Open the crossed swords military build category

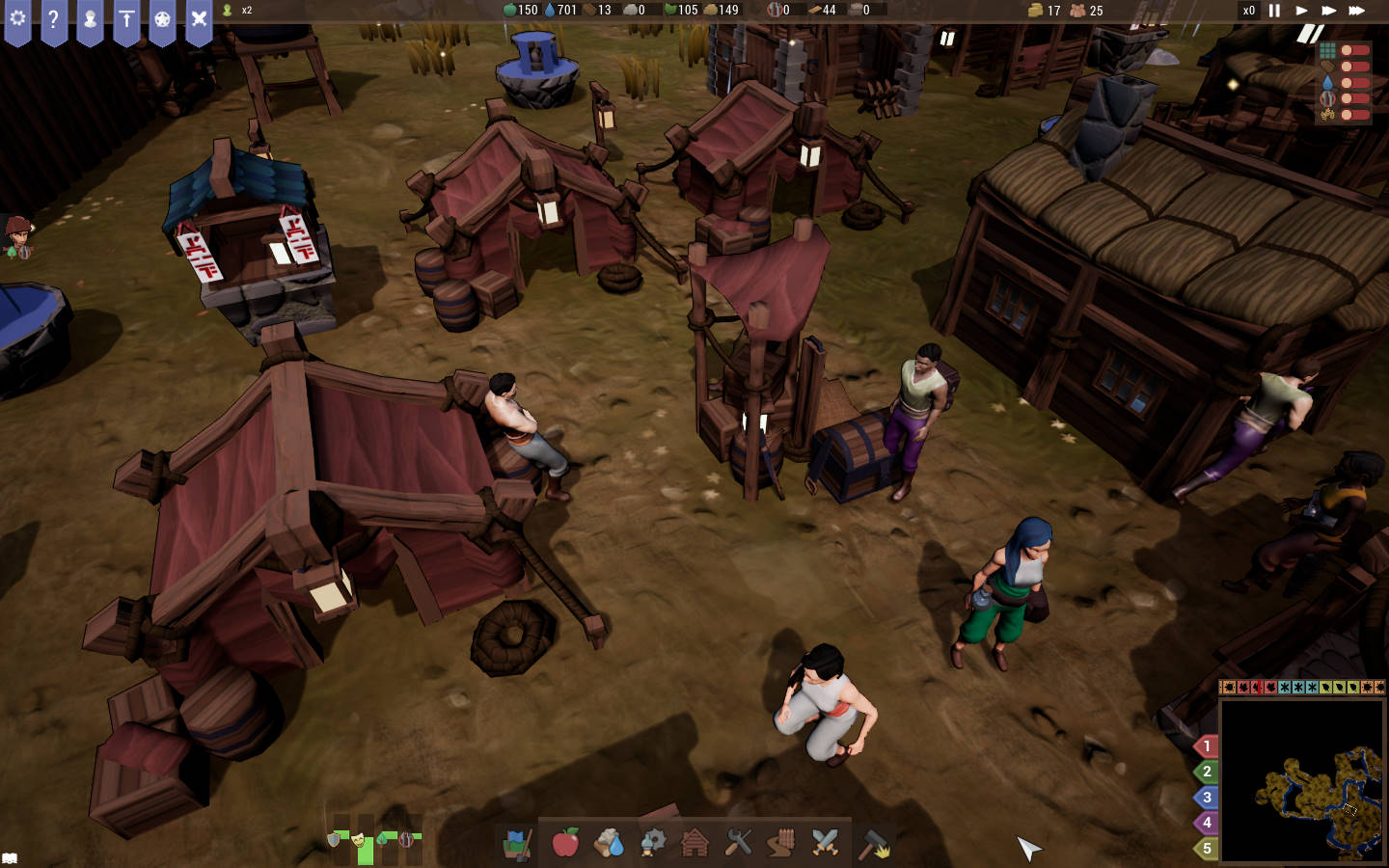(x=825, y=843)
